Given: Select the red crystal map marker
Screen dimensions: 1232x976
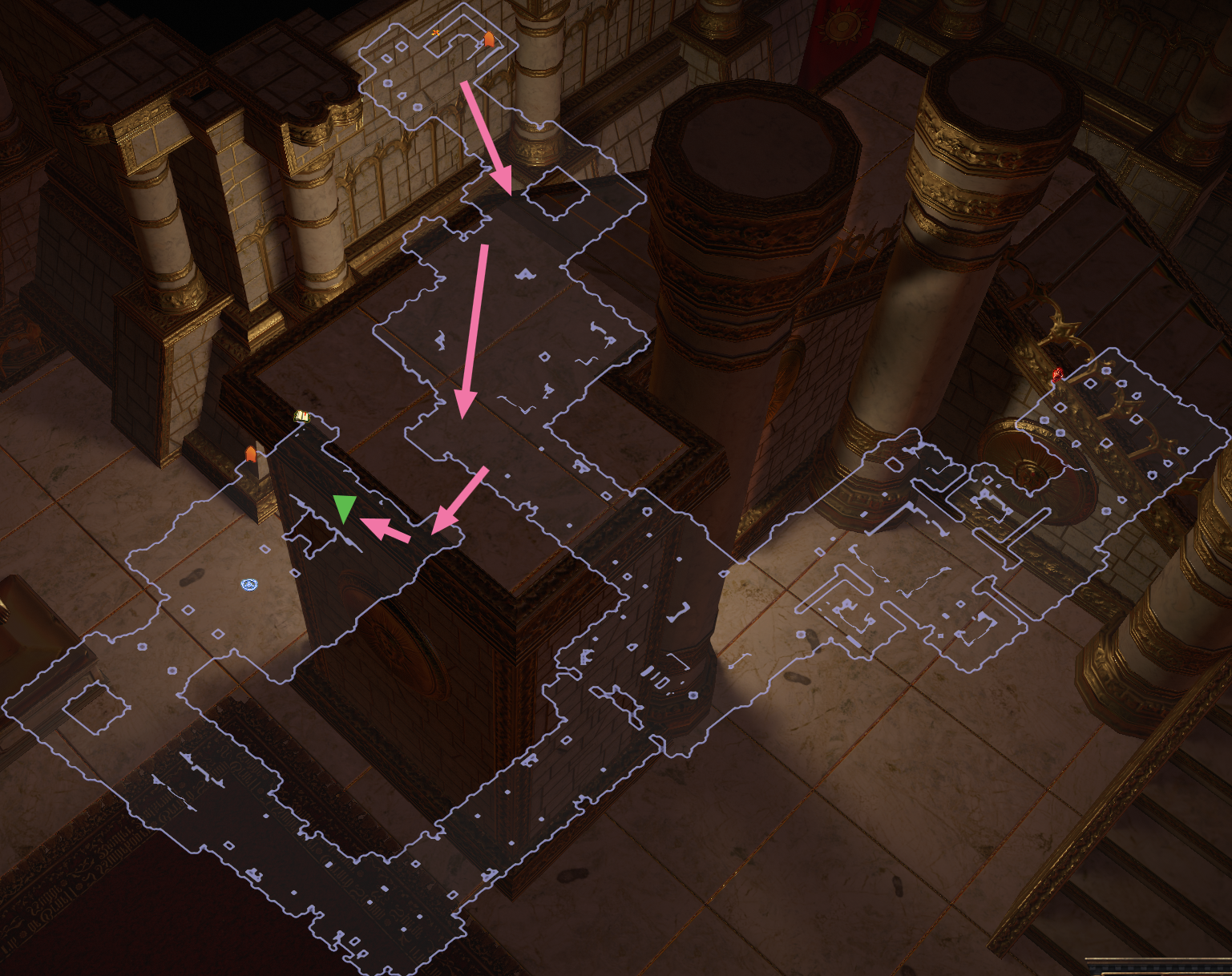Looking at the screenshot, I should (x=1058, y=373).
